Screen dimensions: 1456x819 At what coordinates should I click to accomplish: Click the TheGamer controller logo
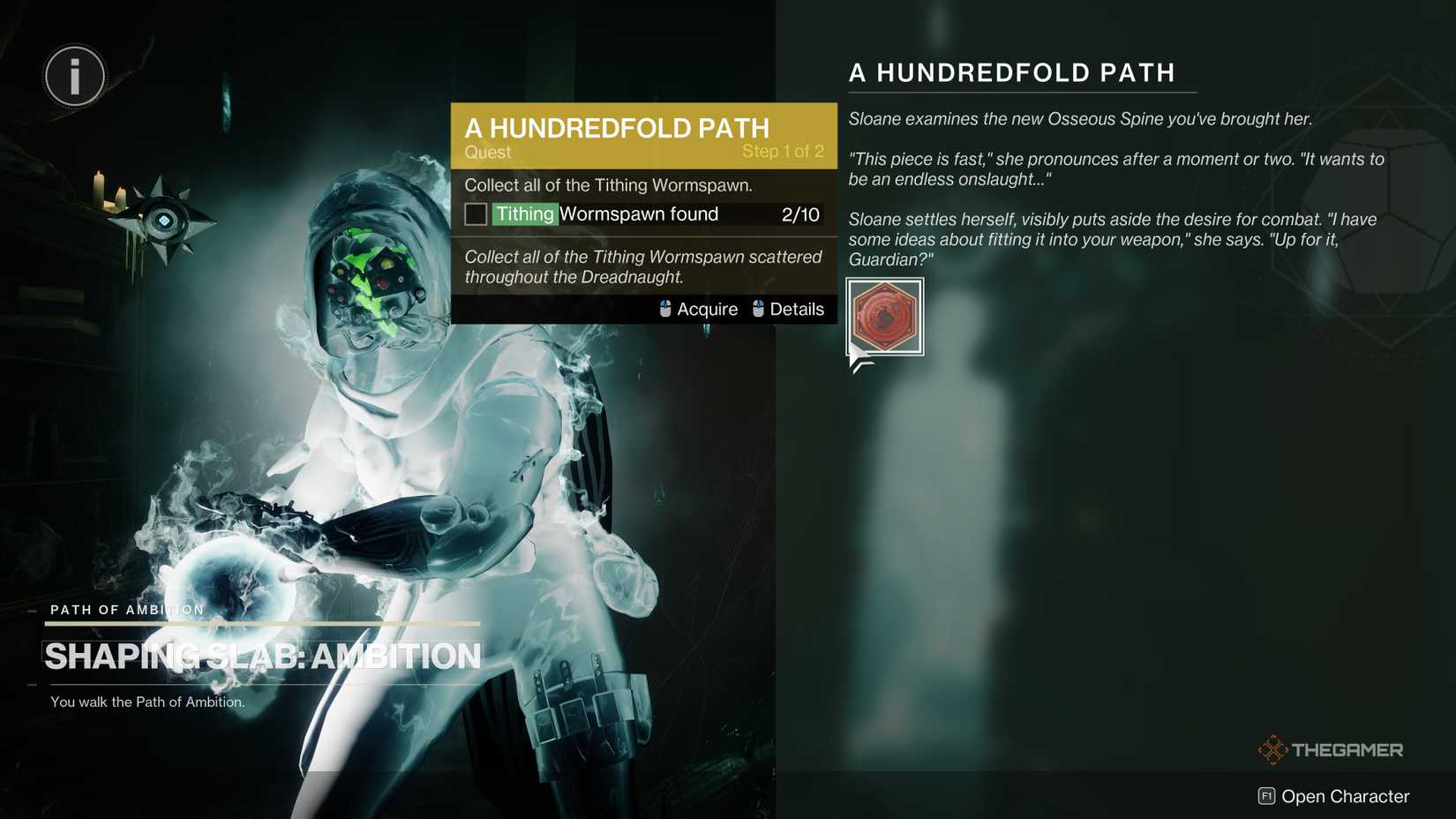pyautogui.click(x=1273, y=748)
